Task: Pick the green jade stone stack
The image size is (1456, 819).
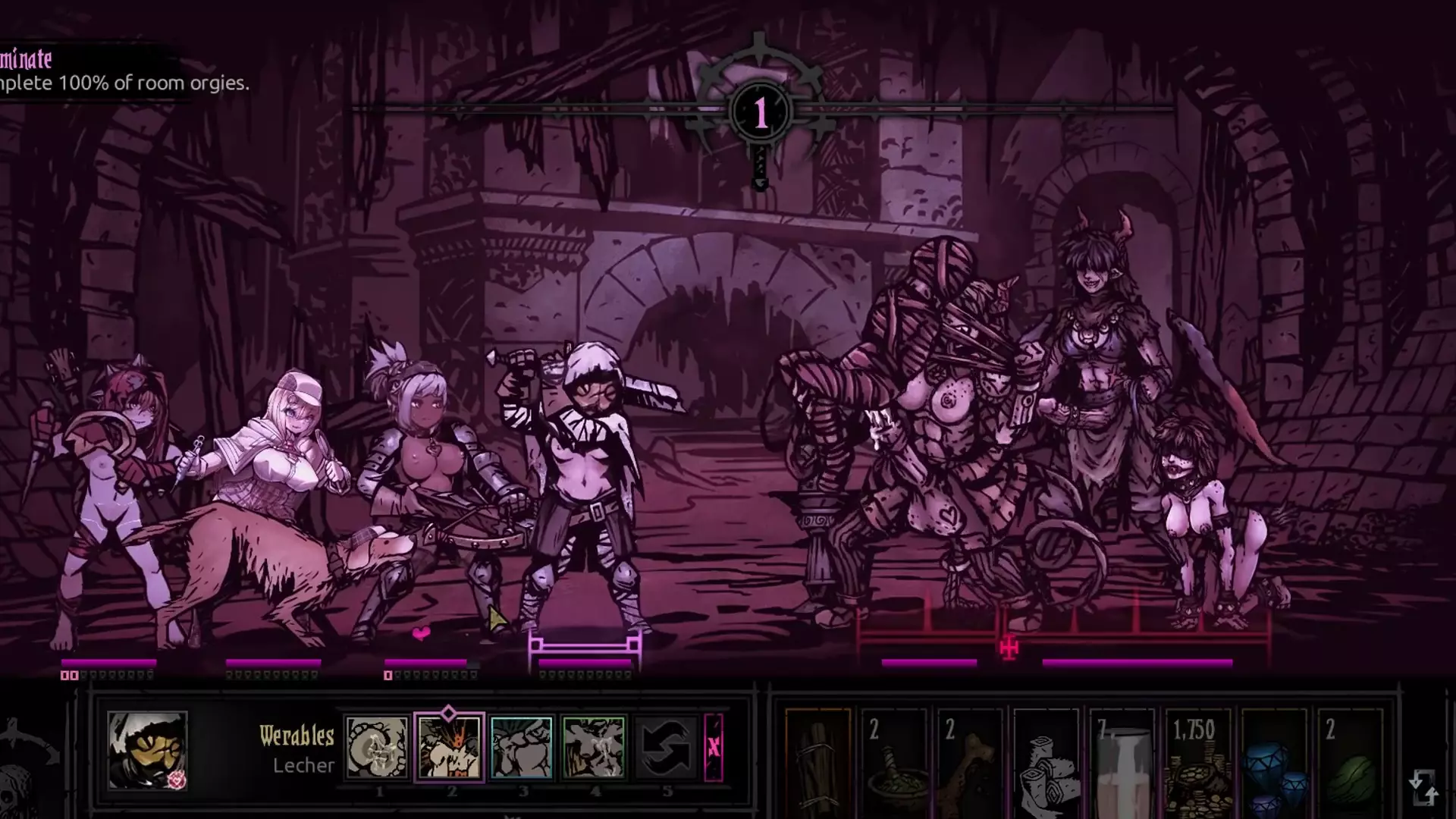Action: coord(1350,762)
